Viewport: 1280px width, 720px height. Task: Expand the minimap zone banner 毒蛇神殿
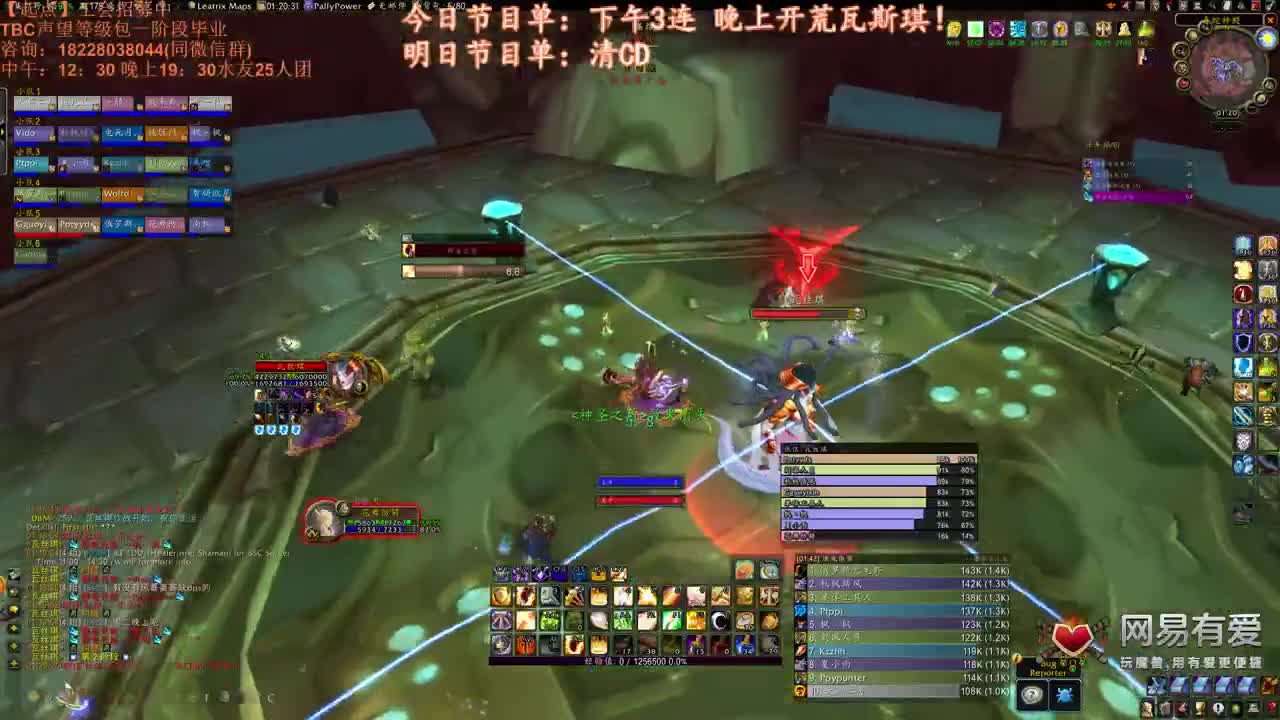pos(1220,20)
